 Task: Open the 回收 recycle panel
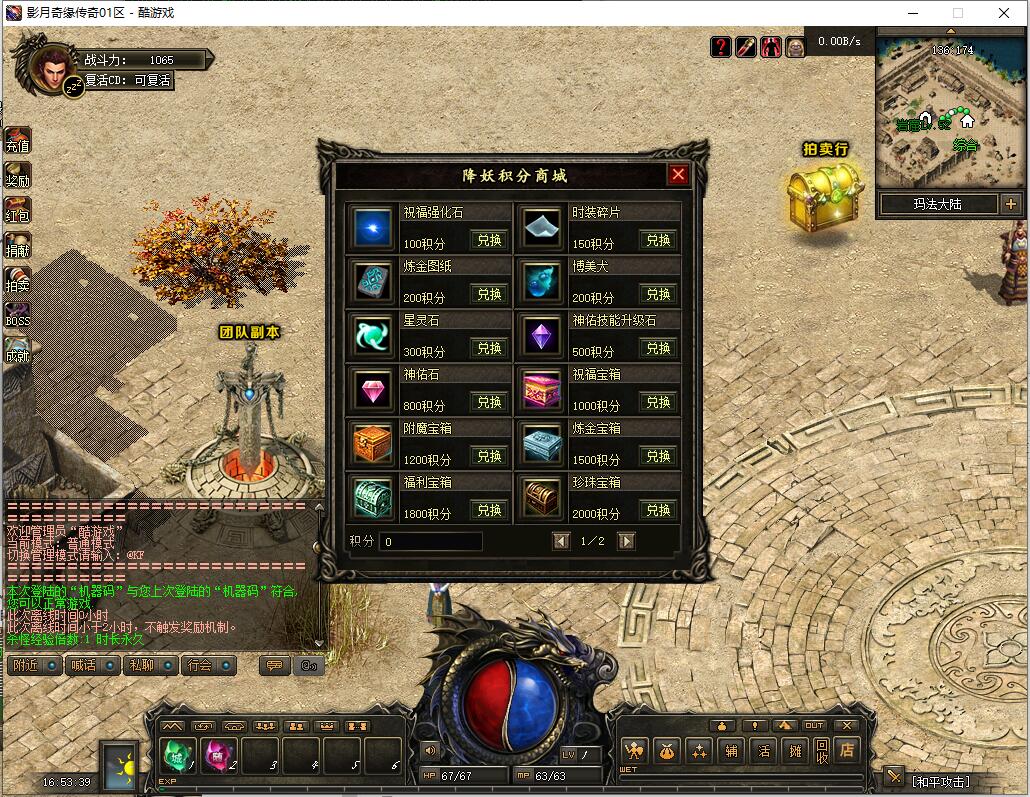(x=821, y=750)
